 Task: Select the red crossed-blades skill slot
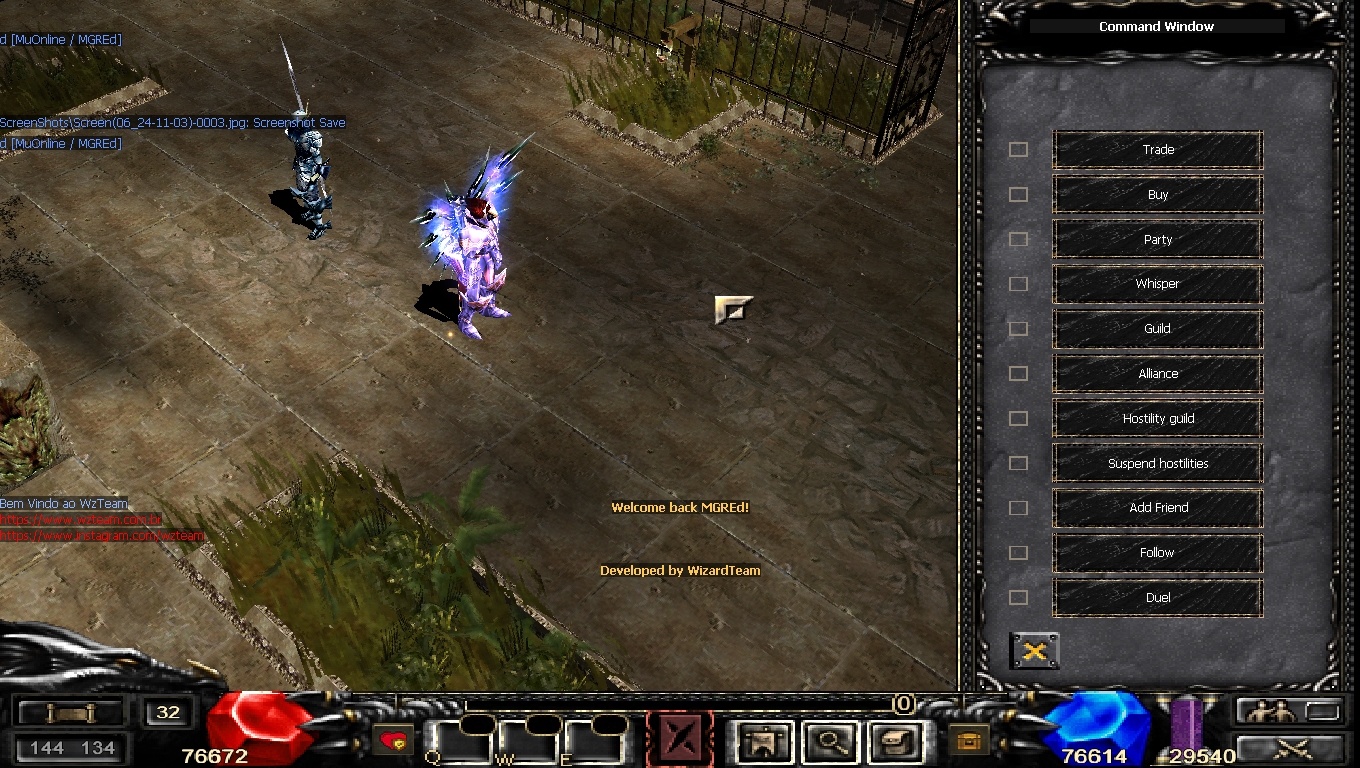point(680,740)
